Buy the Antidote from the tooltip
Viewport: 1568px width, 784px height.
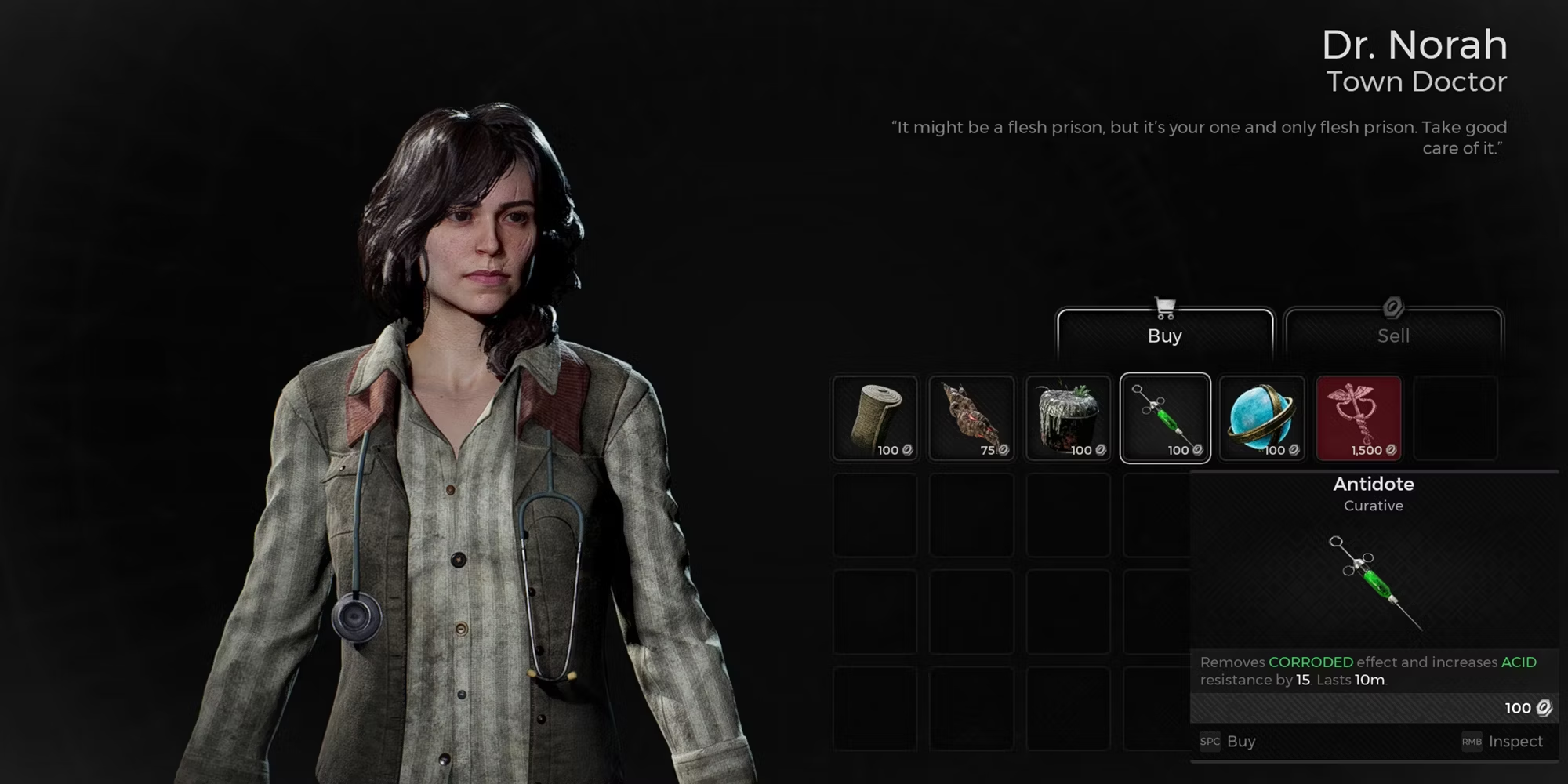pyautogui.click(x=1229, y=742)
